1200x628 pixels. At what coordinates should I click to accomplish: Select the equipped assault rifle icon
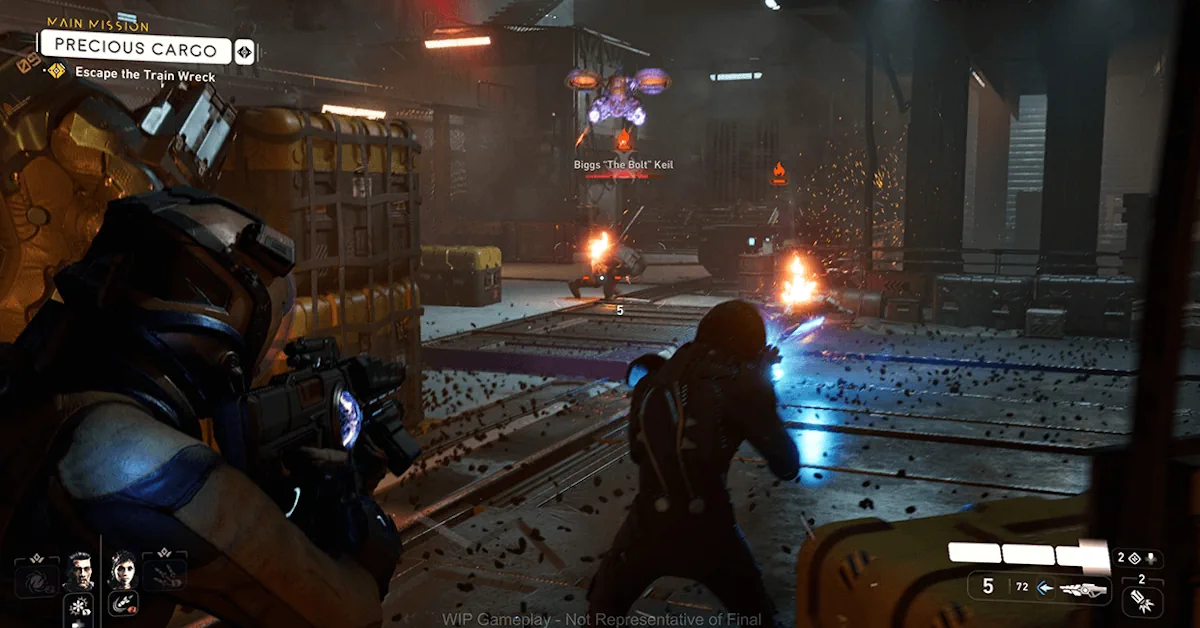[x=1082, y=591]
